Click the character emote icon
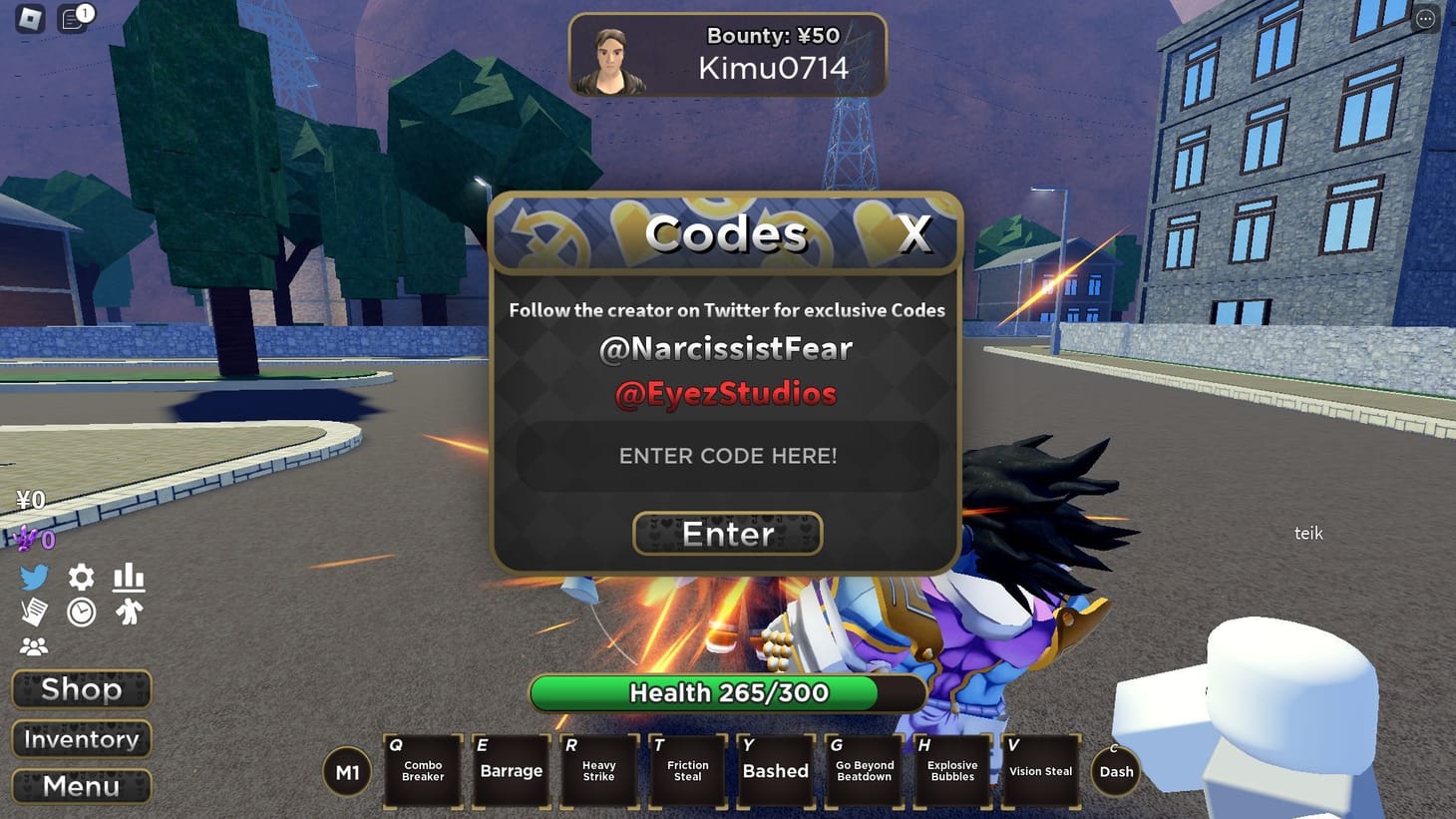This screenshot has width=1456, height=819. [x=129, y=613]
